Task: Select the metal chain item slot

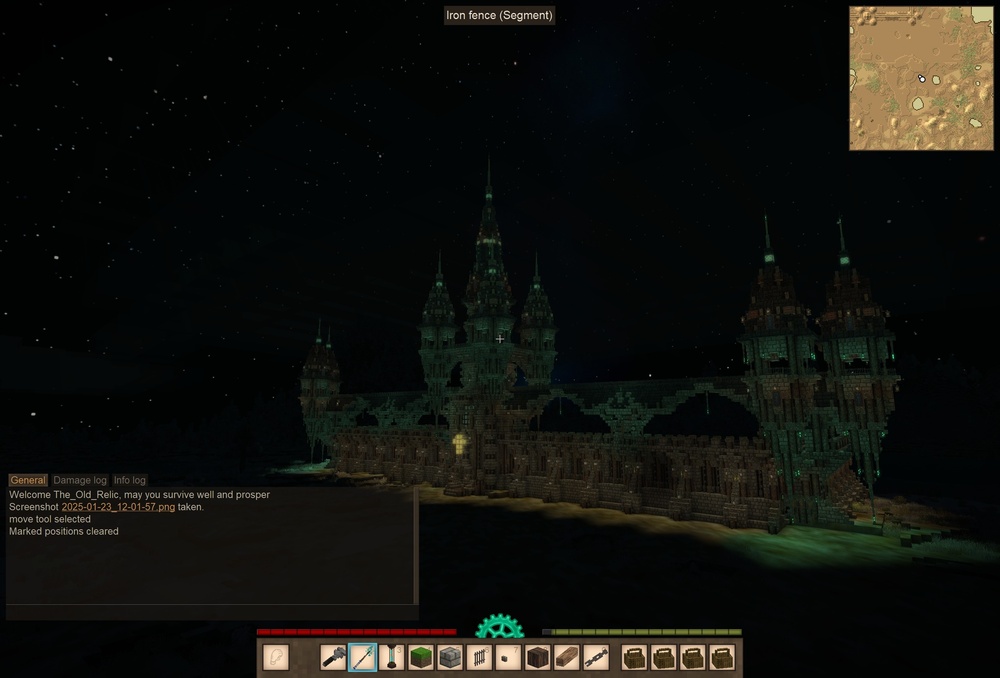Action: point(596,657)
